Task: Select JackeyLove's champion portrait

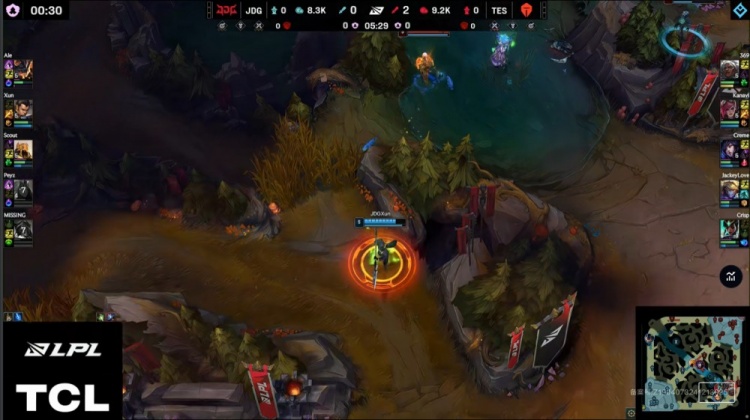Action: pyautogui.click(x=729, y=190)
